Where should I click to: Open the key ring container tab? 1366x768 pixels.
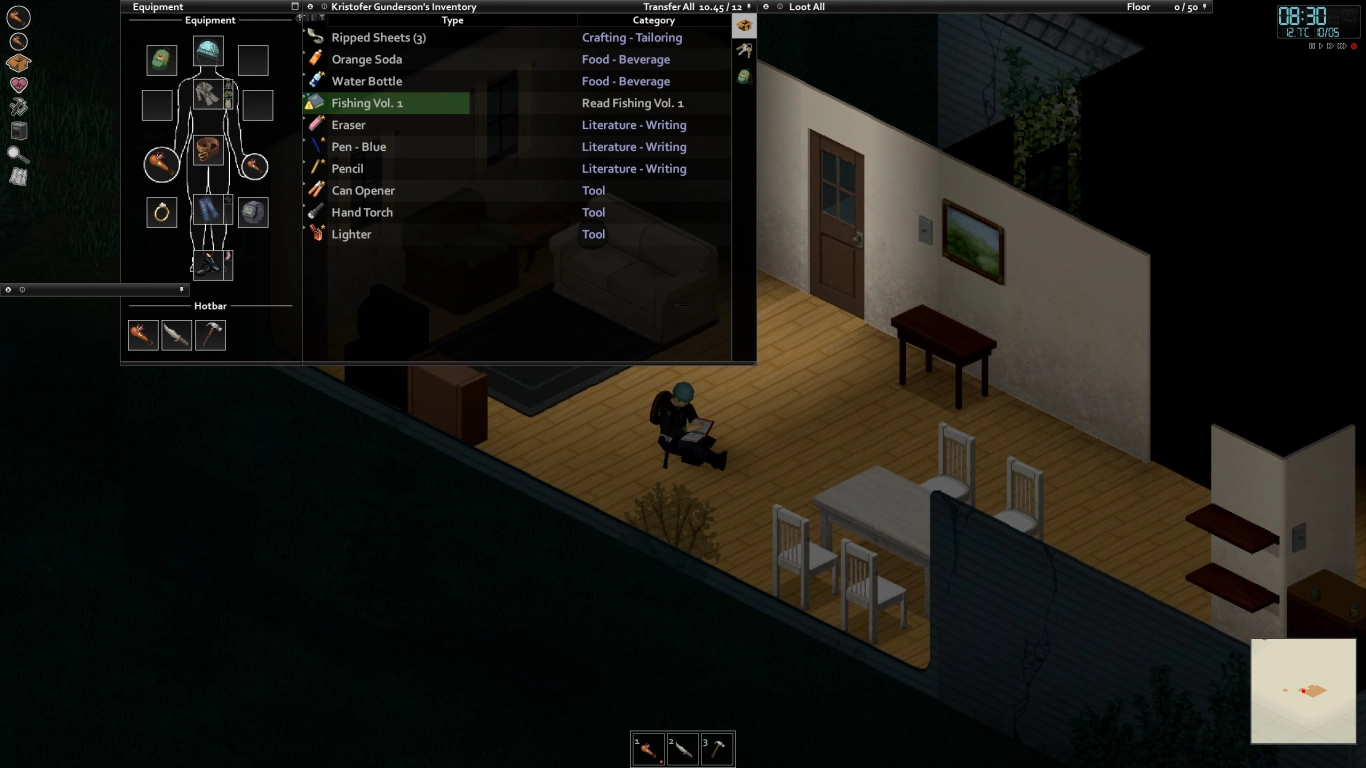tap(744, 50)
